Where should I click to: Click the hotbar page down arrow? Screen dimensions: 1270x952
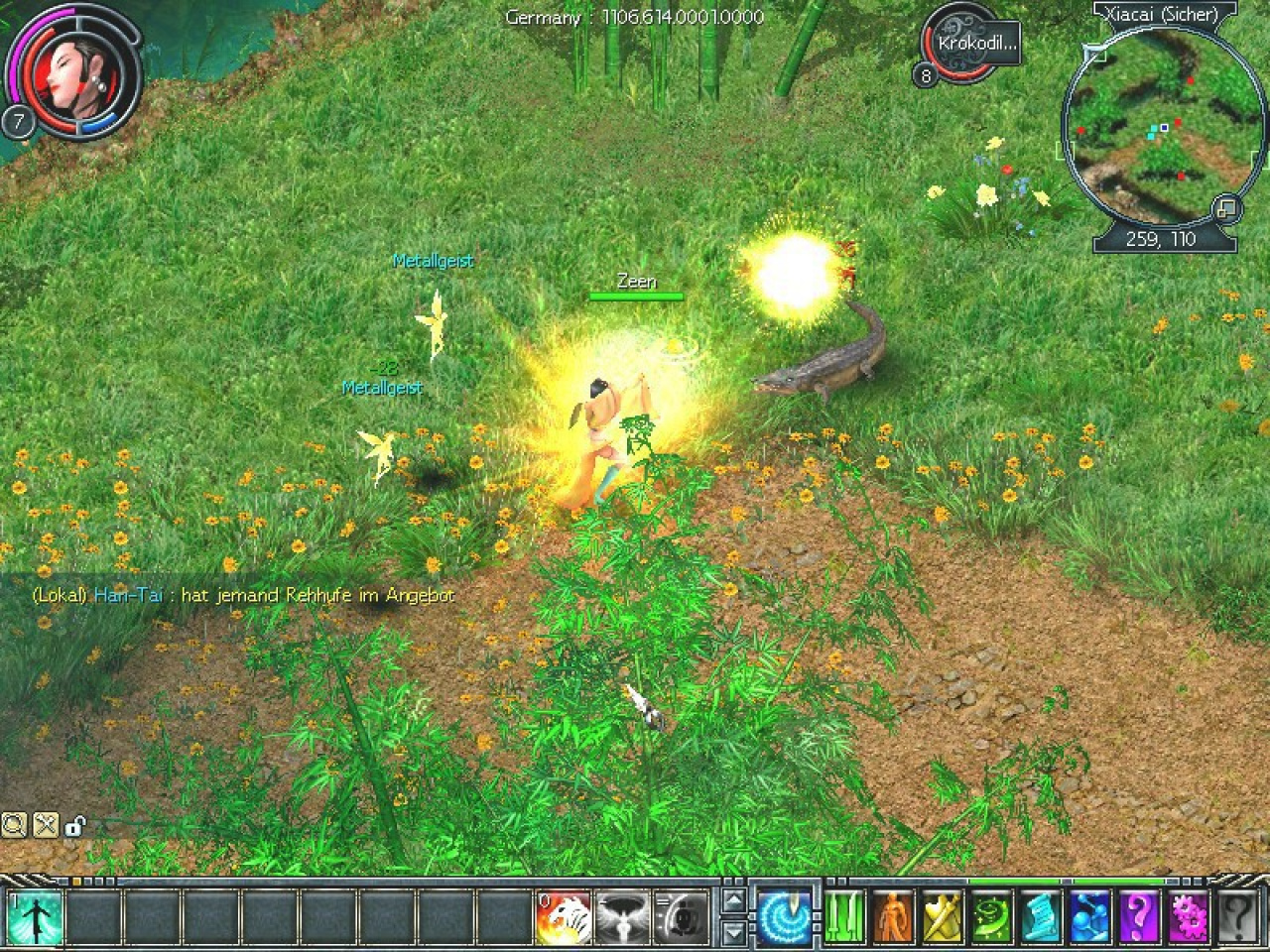pos(733,932)
